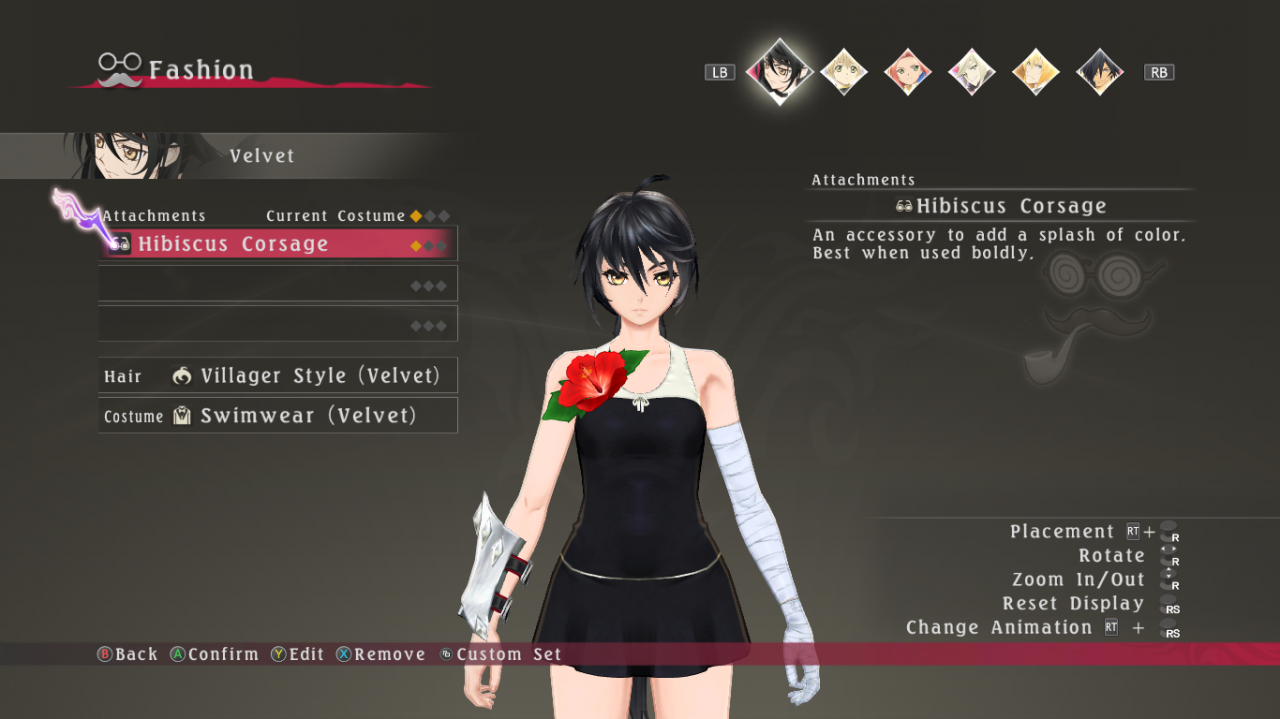This screenshot has height=719, width=1280.
Task: Select the Hibiscus Corsage attachment row
Action: point(278,244)
